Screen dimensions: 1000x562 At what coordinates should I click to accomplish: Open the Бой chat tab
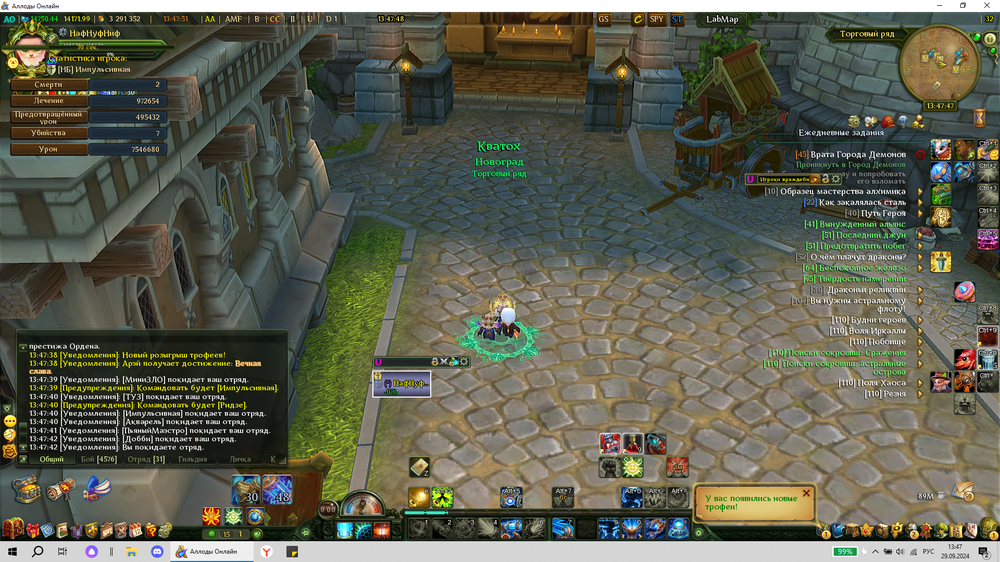[x=99, y=459]
